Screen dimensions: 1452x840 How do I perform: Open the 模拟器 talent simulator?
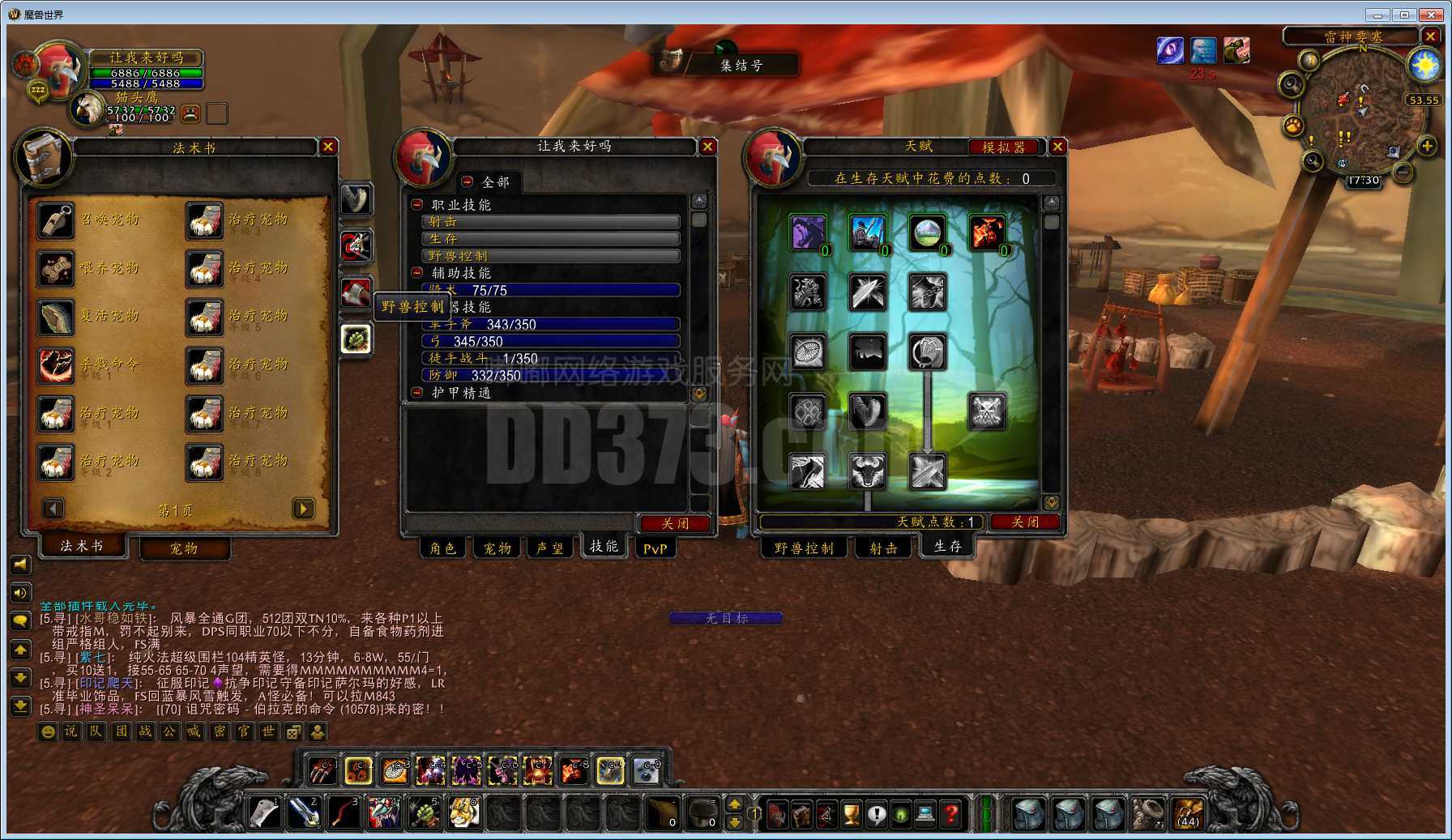point(1003,147)
